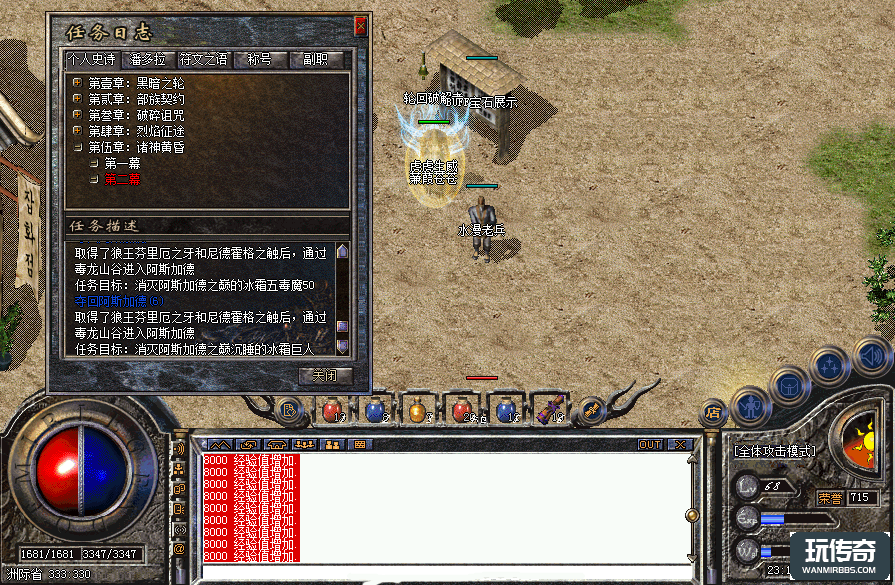Switch to the 个人史诗 tab

(90, 60)
